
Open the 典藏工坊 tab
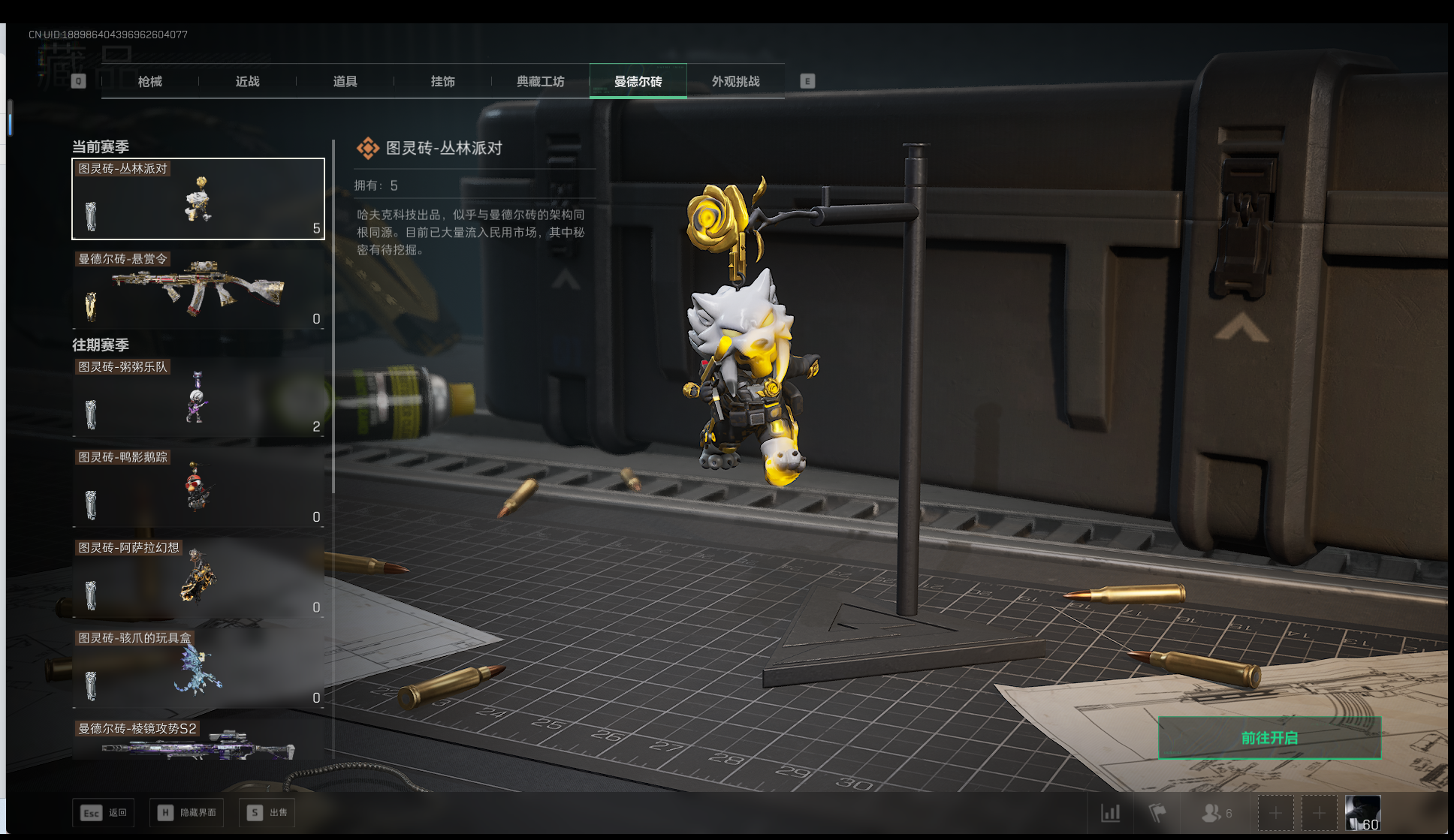[541, 81]
